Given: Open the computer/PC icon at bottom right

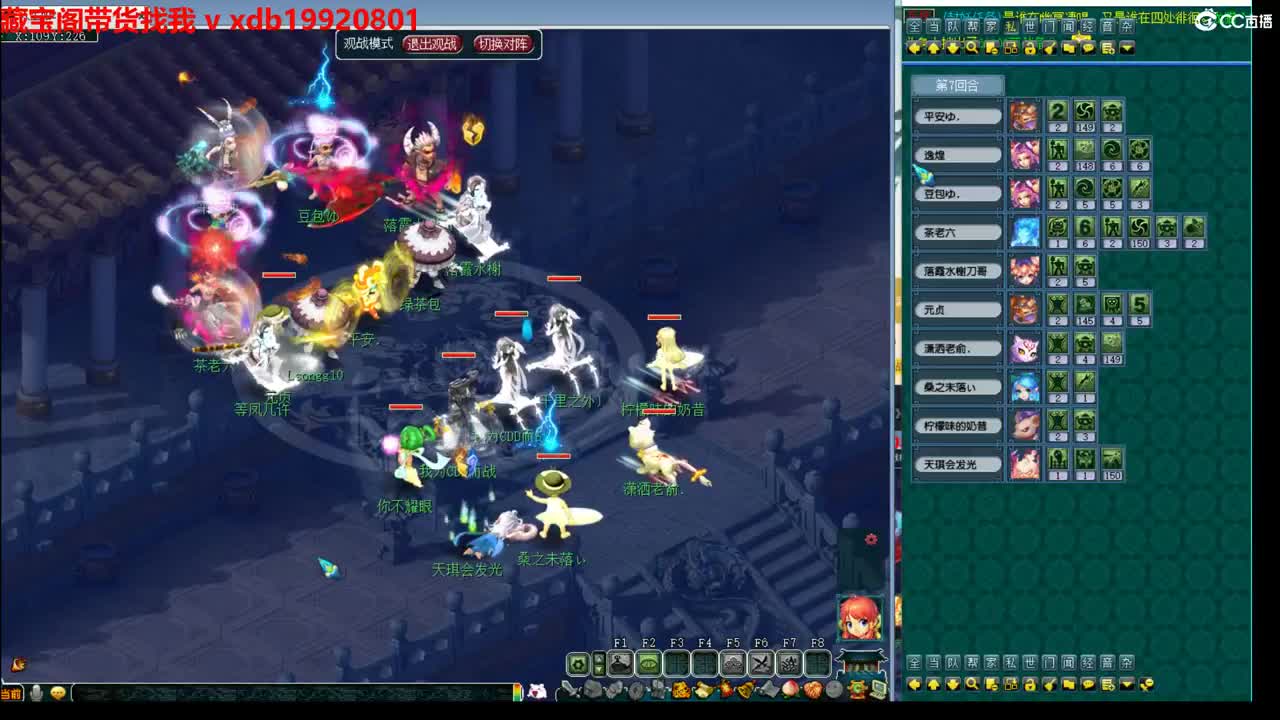Looking at the screenshot, I should click(878, 688).
